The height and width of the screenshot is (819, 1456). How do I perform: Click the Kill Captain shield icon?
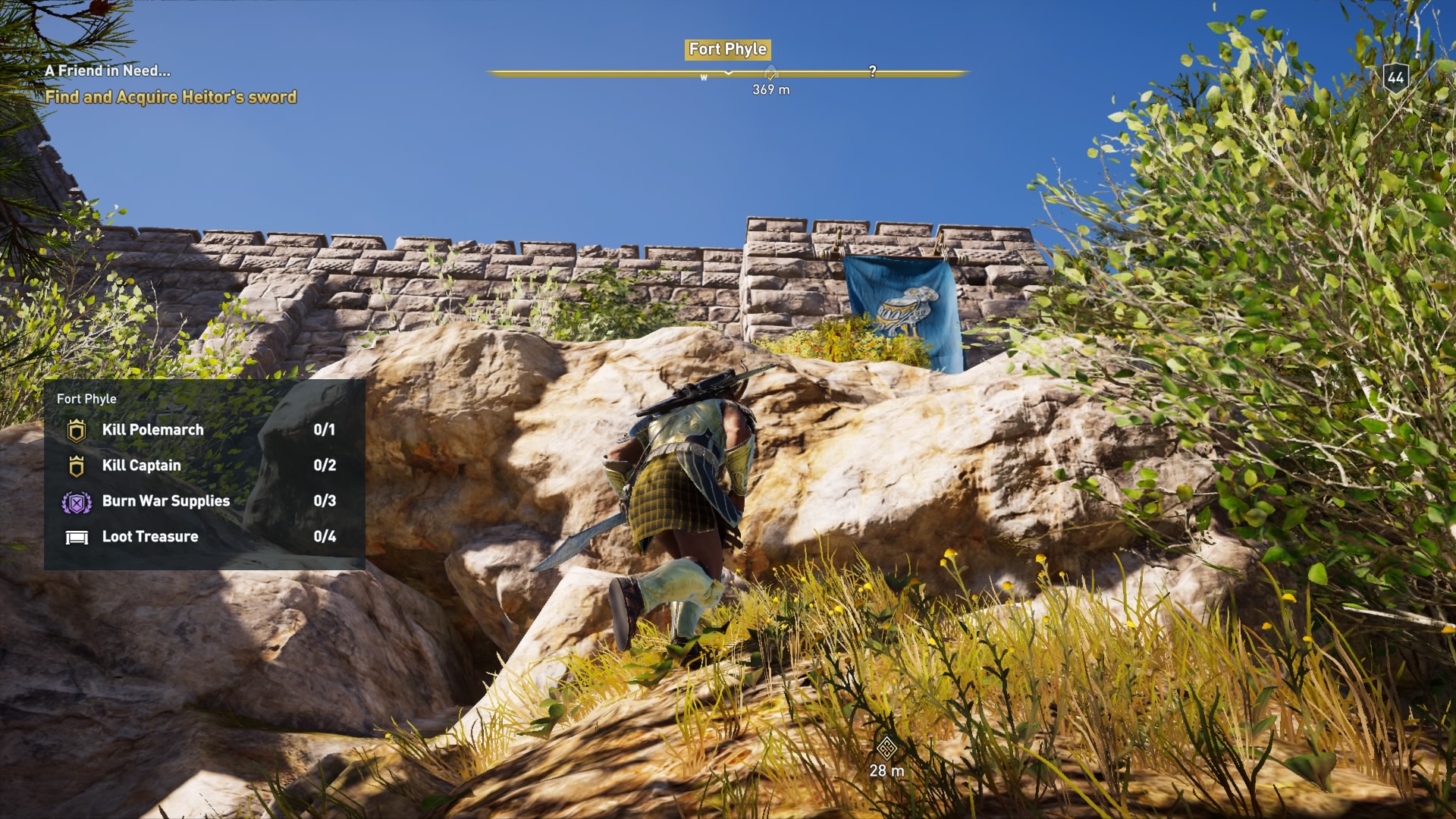click(x=76, y=465)
